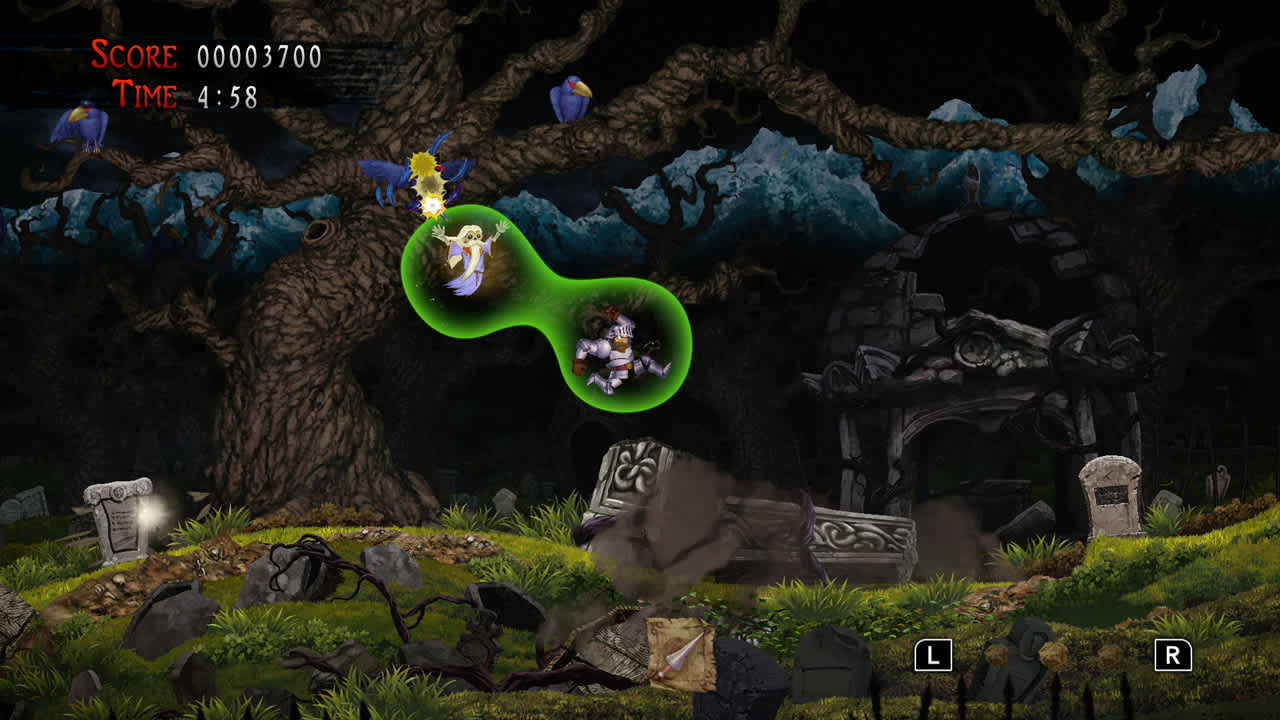Click the green bubble surrounding the characters
Viewport: 1280px width, 720px height.
(545, 300)
